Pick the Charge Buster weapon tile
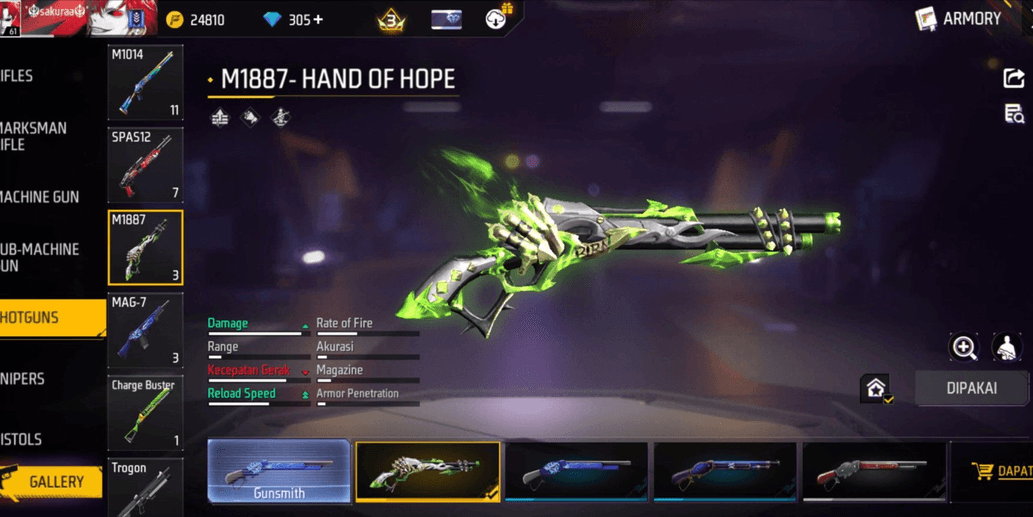1033x517 pixels. (145, 412)
